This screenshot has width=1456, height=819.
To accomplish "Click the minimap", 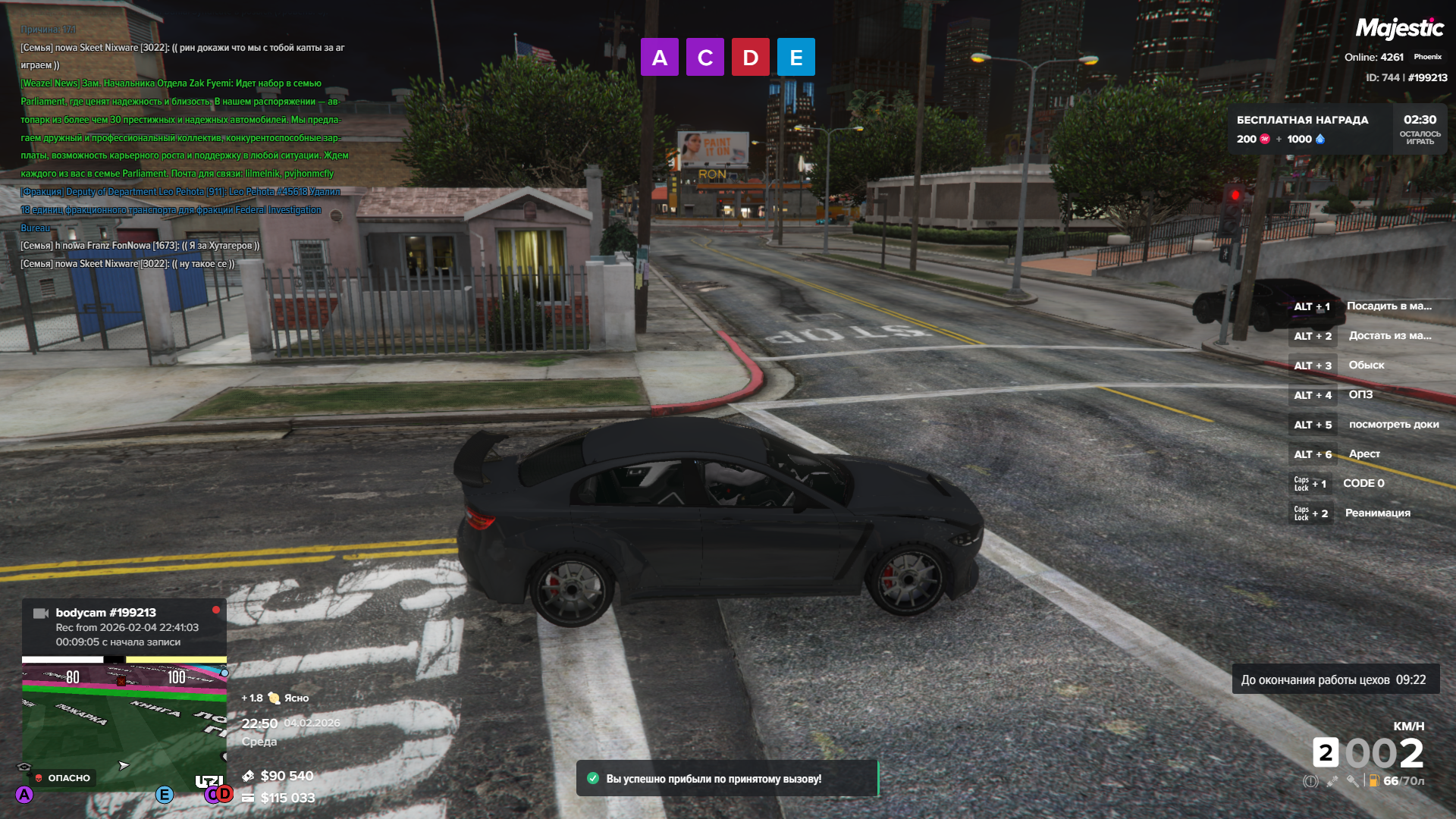I will coord(124,720).
